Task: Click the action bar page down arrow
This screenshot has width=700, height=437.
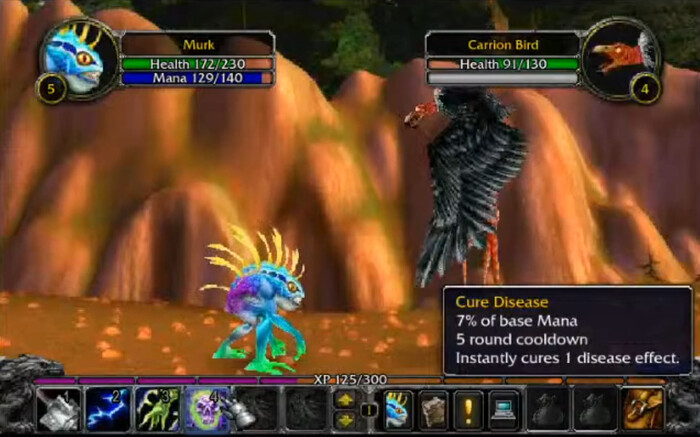Action: click(x=346, y=418)
